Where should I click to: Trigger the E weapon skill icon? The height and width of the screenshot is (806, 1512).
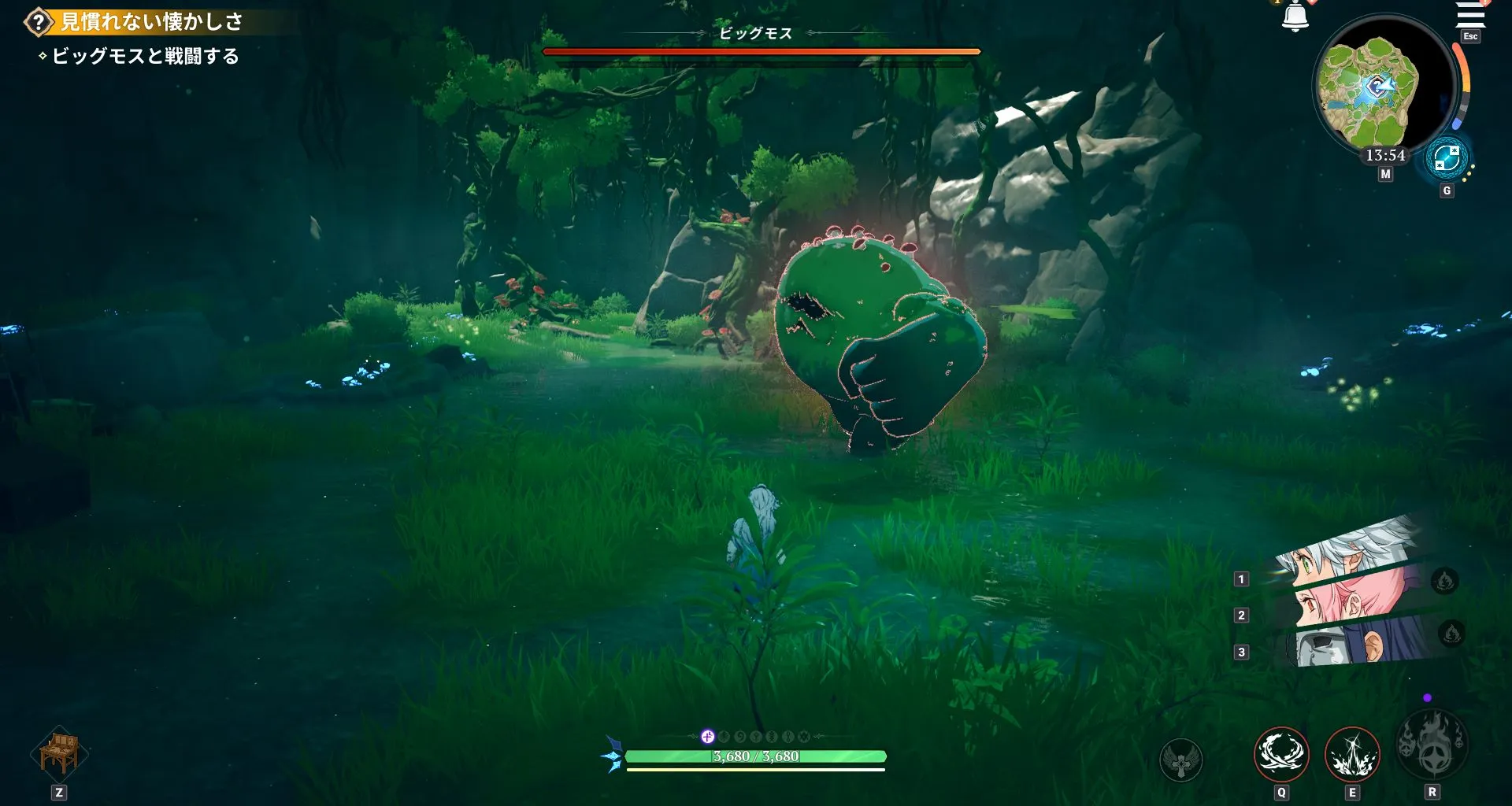1352,753
